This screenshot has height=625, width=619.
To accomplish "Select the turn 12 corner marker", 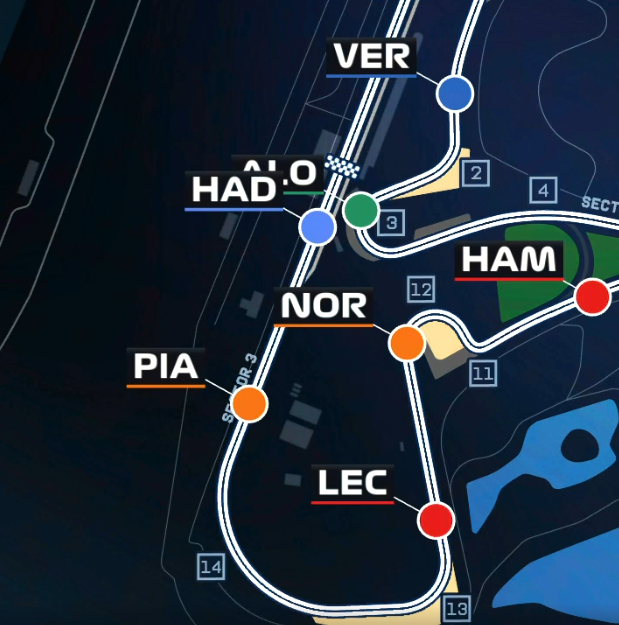I will (x=420, y=290).
